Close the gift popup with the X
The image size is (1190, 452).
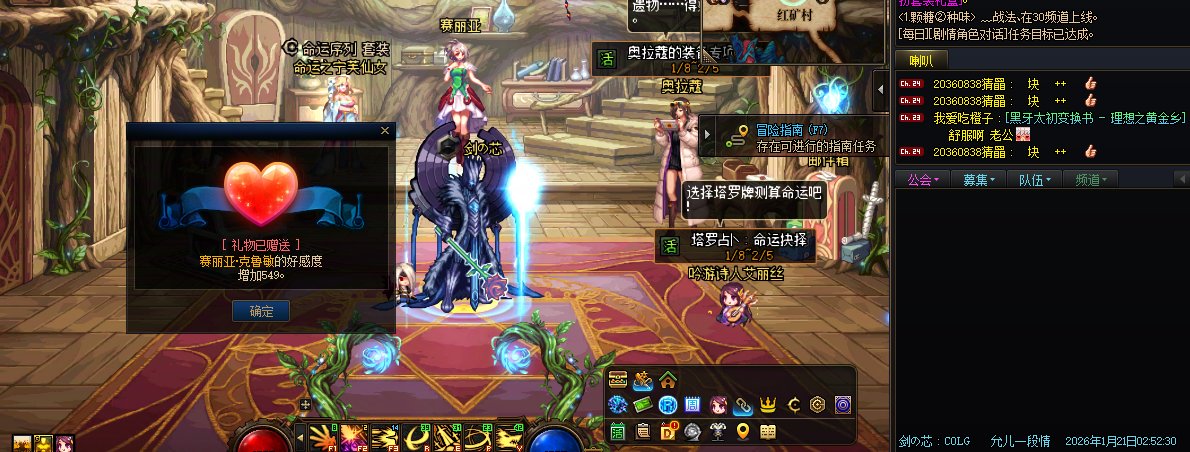pyautogui.click(x=385, y=131)
